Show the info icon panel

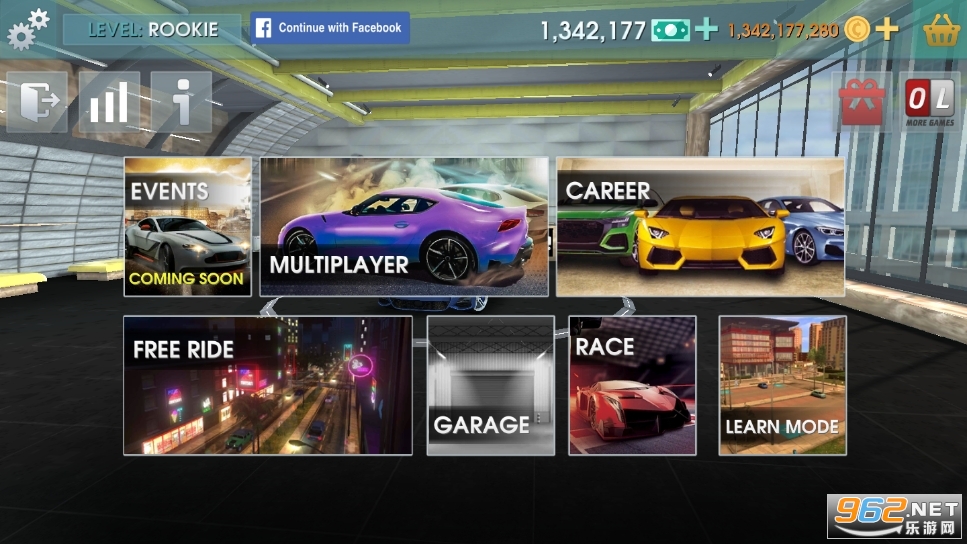coord(181,102)
